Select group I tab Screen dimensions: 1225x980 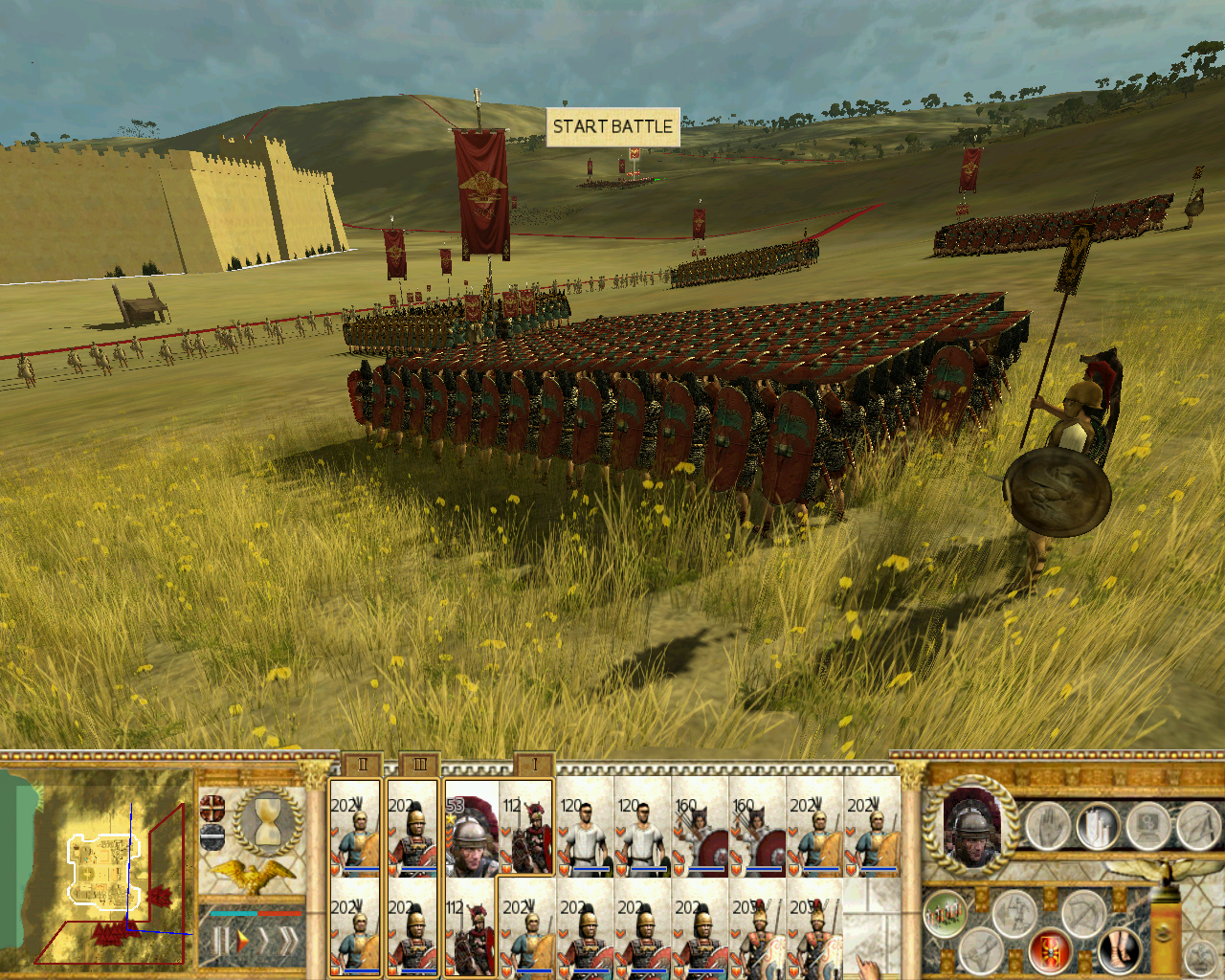pos(534,764)
